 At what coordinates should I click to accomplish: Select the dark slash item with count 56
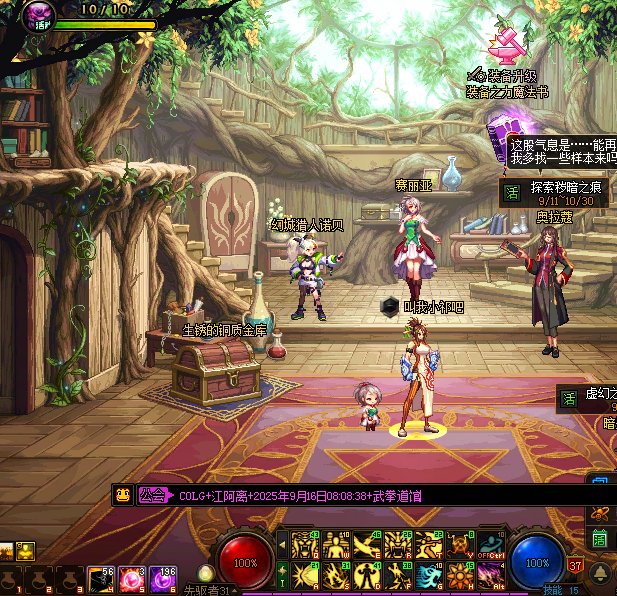(x=101, y=579)
